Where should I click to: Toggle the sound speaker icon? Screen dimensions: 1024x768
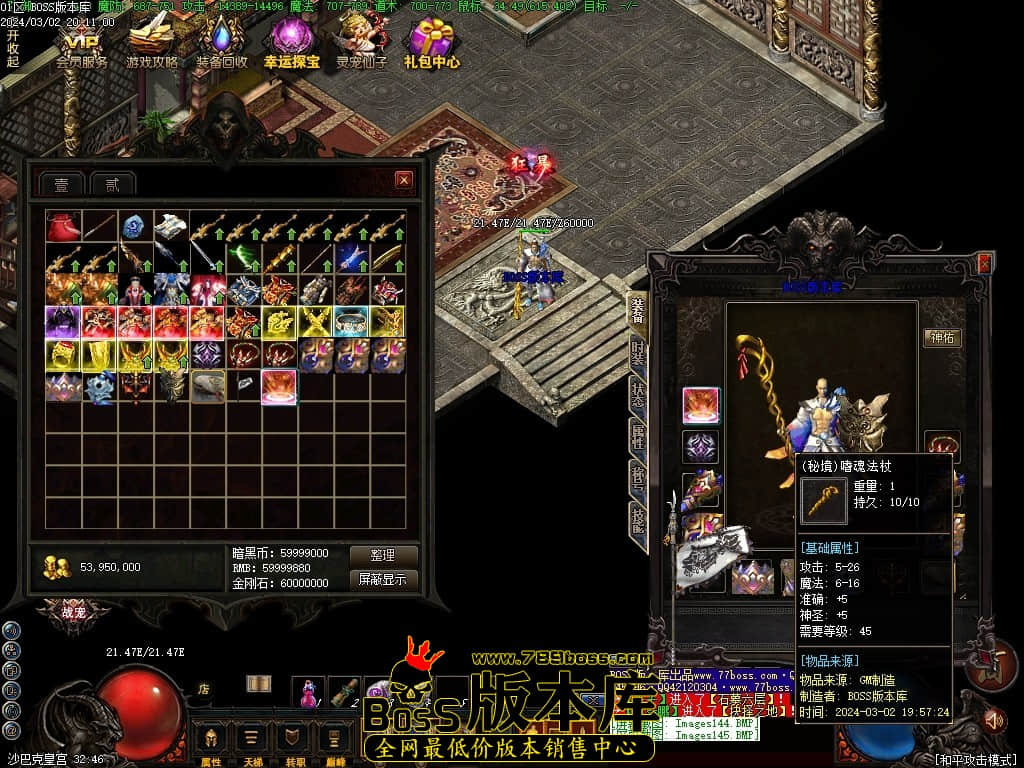[x=993, y=718]
